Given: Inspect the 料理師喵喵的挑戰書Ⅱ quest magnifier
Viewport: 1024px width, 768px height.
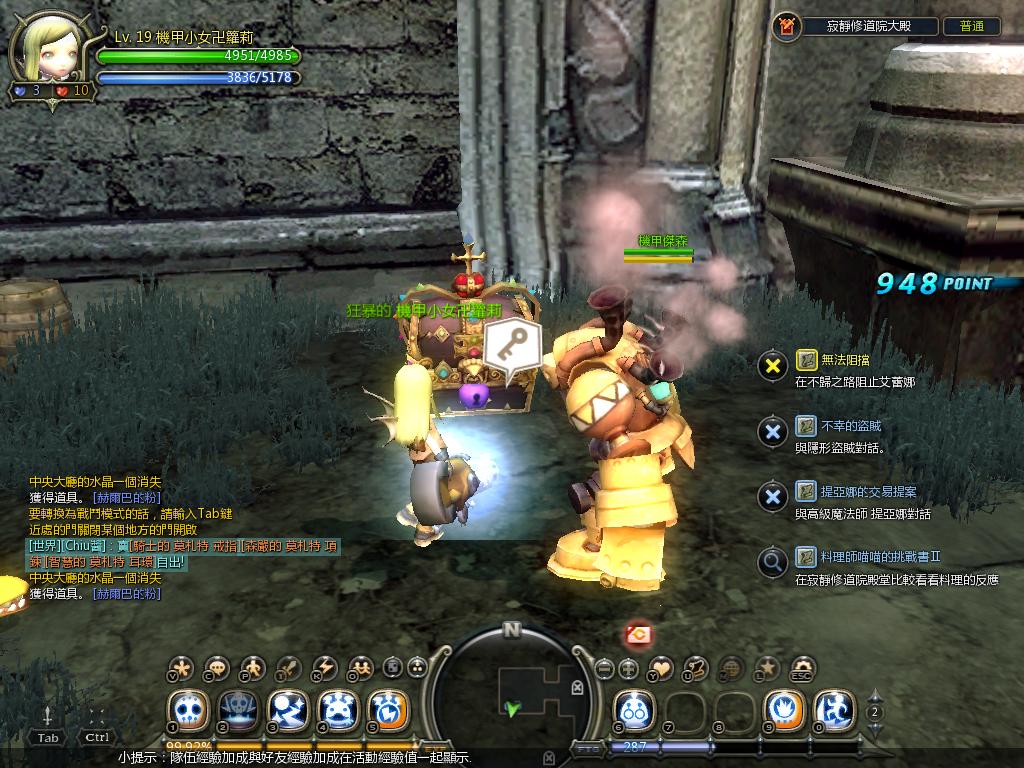Looking at the screenshot, I should [x=772, y=562].
